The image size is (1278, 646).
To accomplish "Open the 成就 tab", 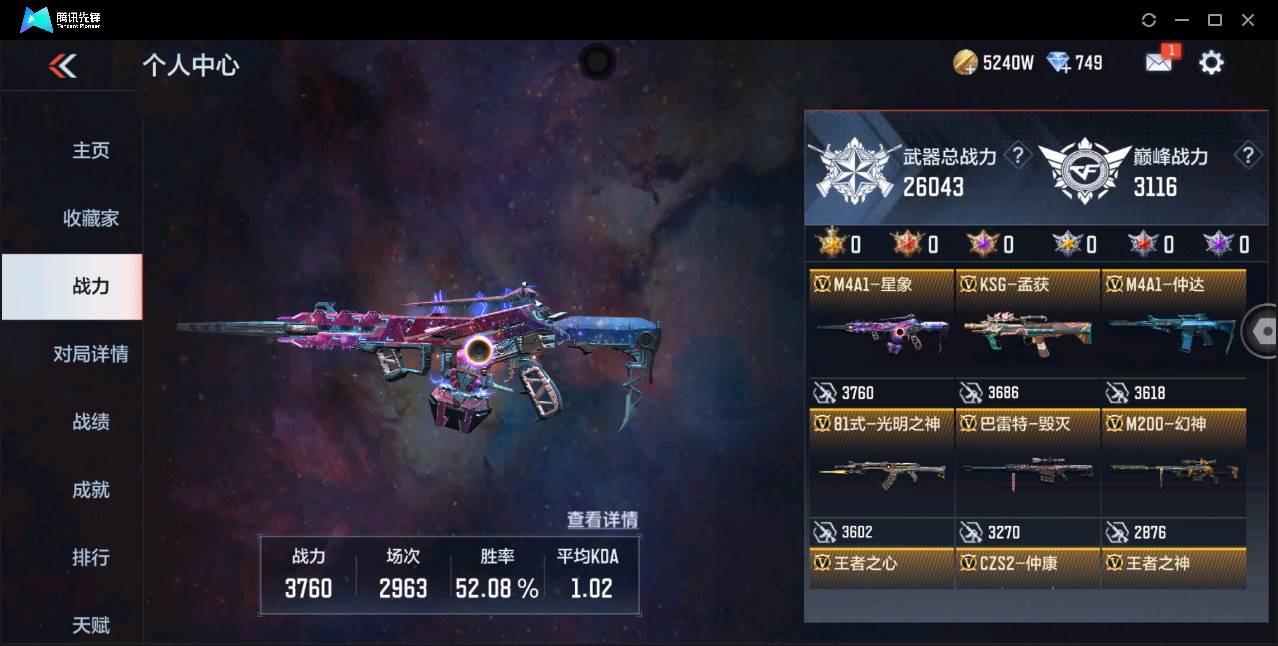I will (90, 490).
